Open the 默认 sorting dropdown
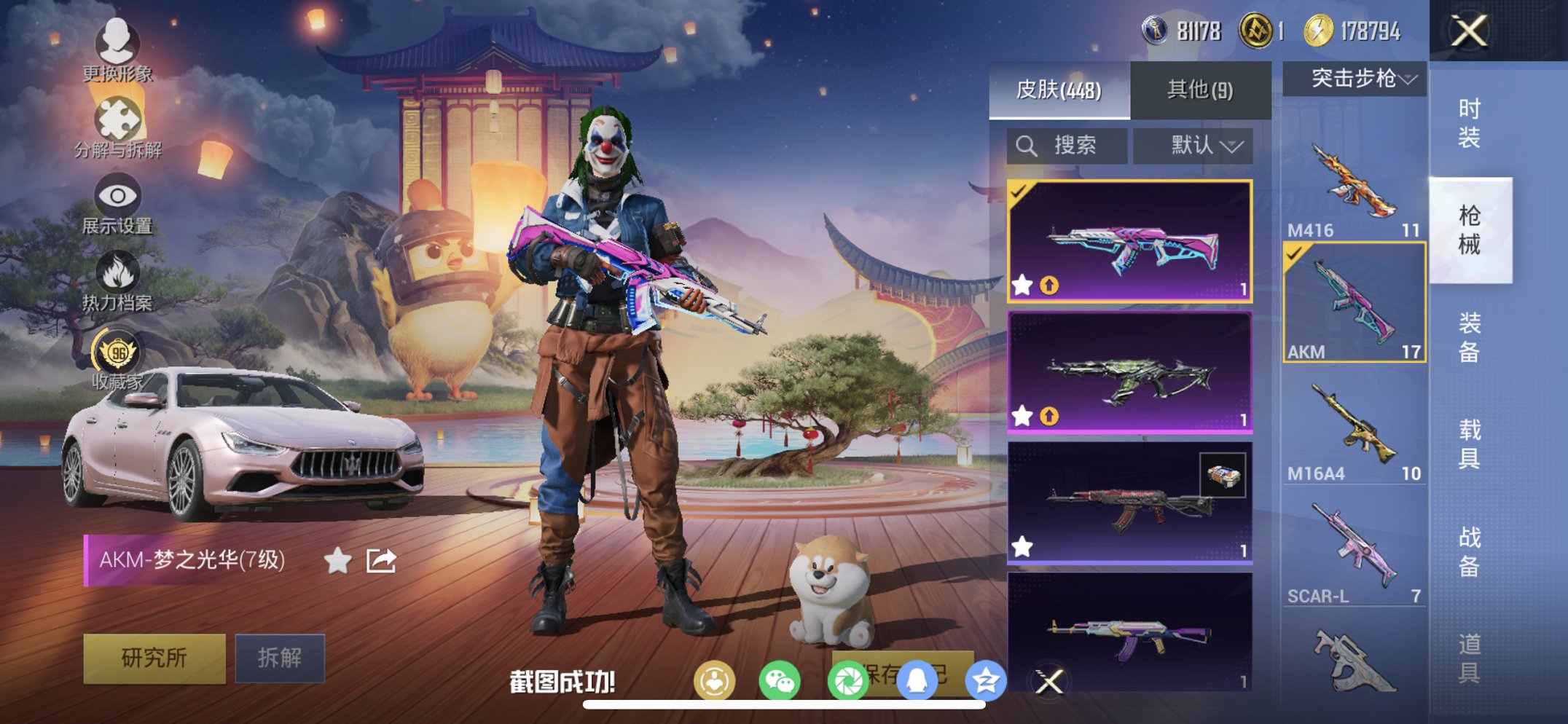This screenshot has width=1568, height=724. point(1193,145)
